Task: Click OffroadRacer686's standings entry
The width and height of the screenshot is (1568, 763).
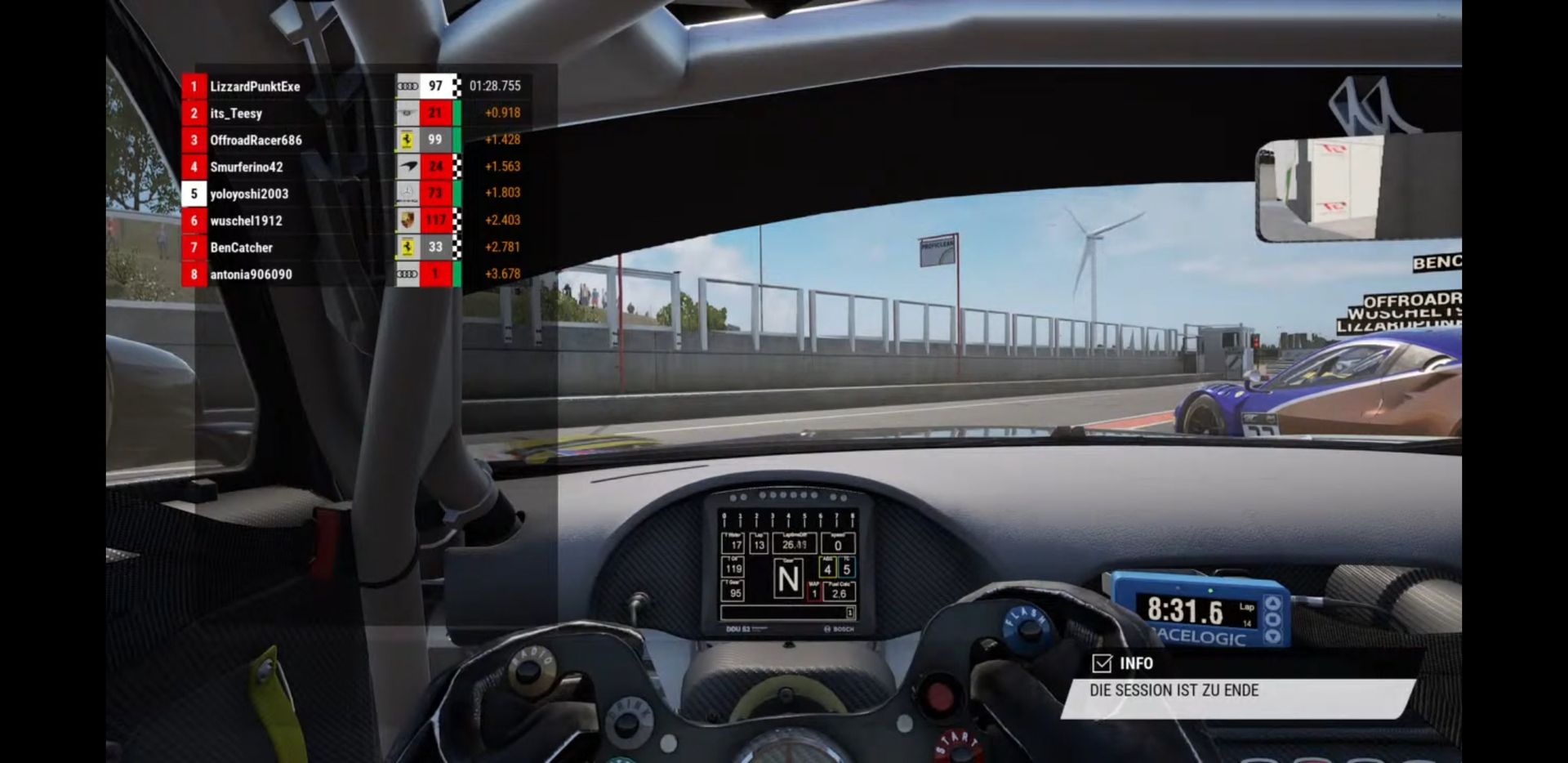Action: 256,141
